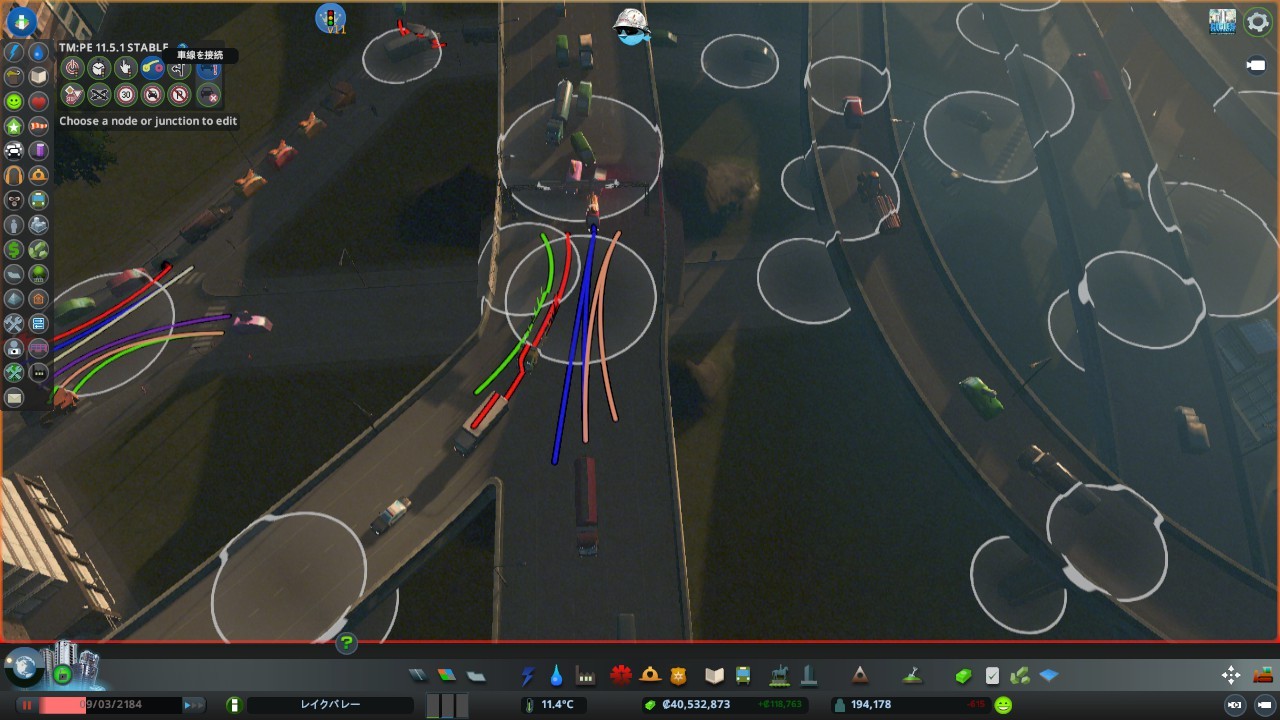The height and width of the screenshot is (720, 1280).
Task: Open the public transport menu
Action: (x=743, y=676)
